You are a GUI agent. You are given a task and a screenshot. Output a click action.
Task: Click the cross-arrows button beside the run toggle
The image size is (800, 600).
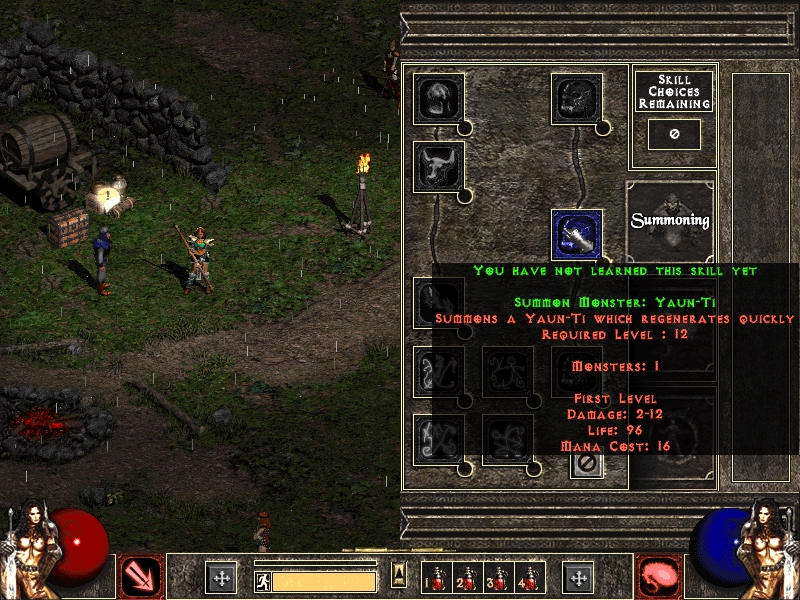221,578
